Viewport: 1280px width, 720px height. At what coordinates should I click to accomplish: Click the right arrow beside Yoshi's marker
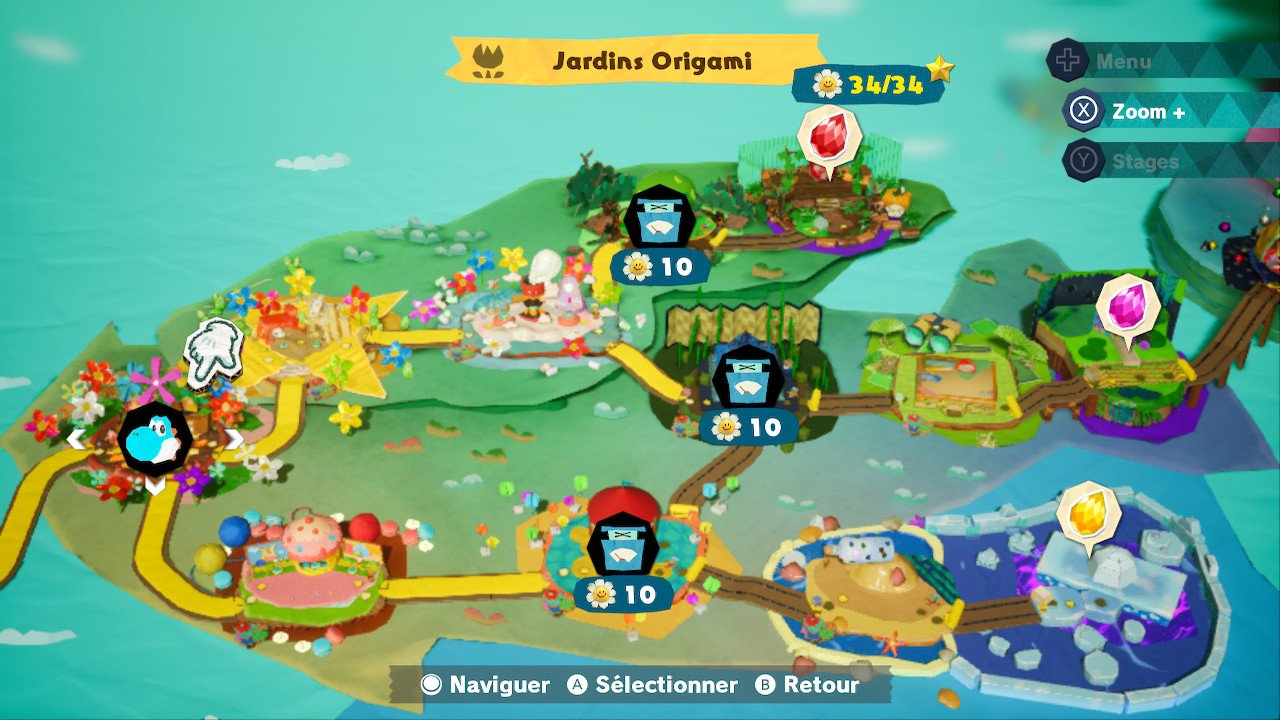coord(234,438)
